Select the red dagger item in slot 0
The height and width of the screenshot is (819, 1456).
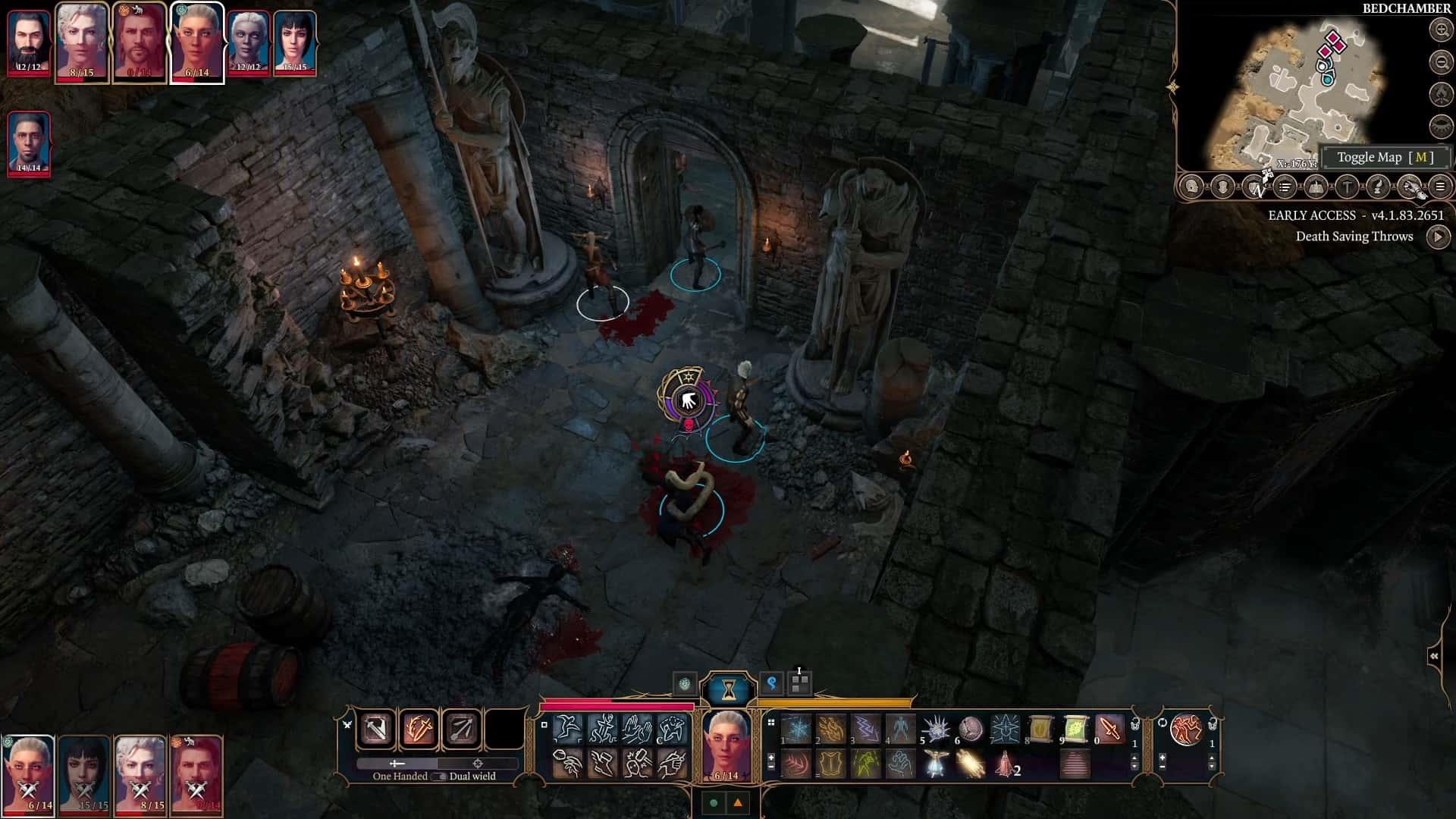pyautogui.click(x=1109, y=730)
